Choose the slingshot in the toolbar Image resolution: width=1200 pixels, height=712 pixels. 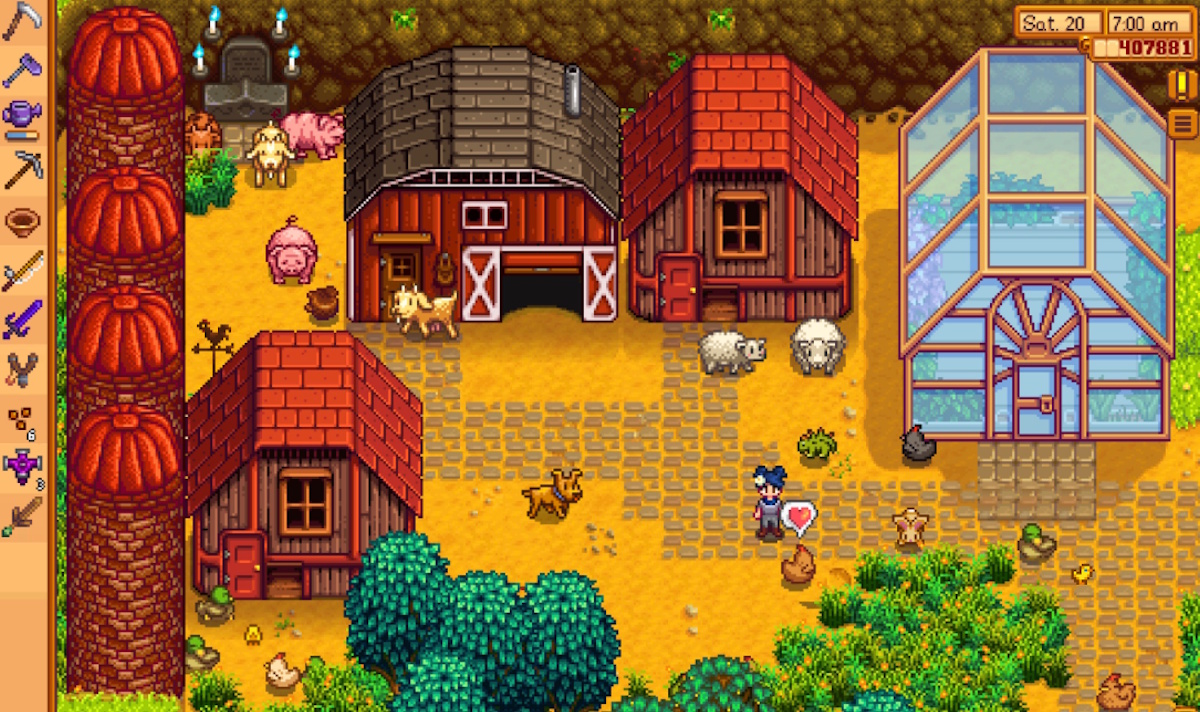point(22,369)
